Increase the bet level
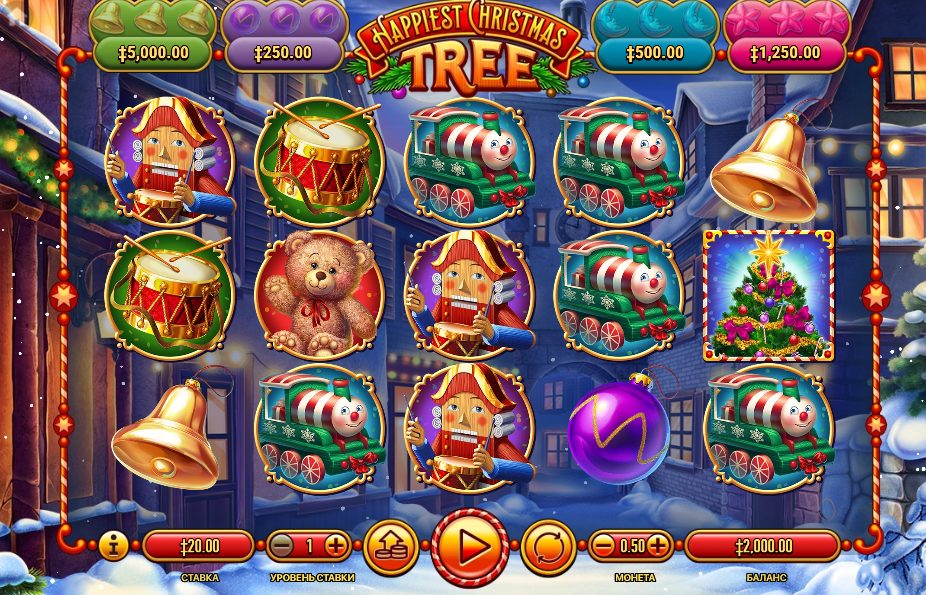This screenshot has width=926, height=595. coord(336,546)
